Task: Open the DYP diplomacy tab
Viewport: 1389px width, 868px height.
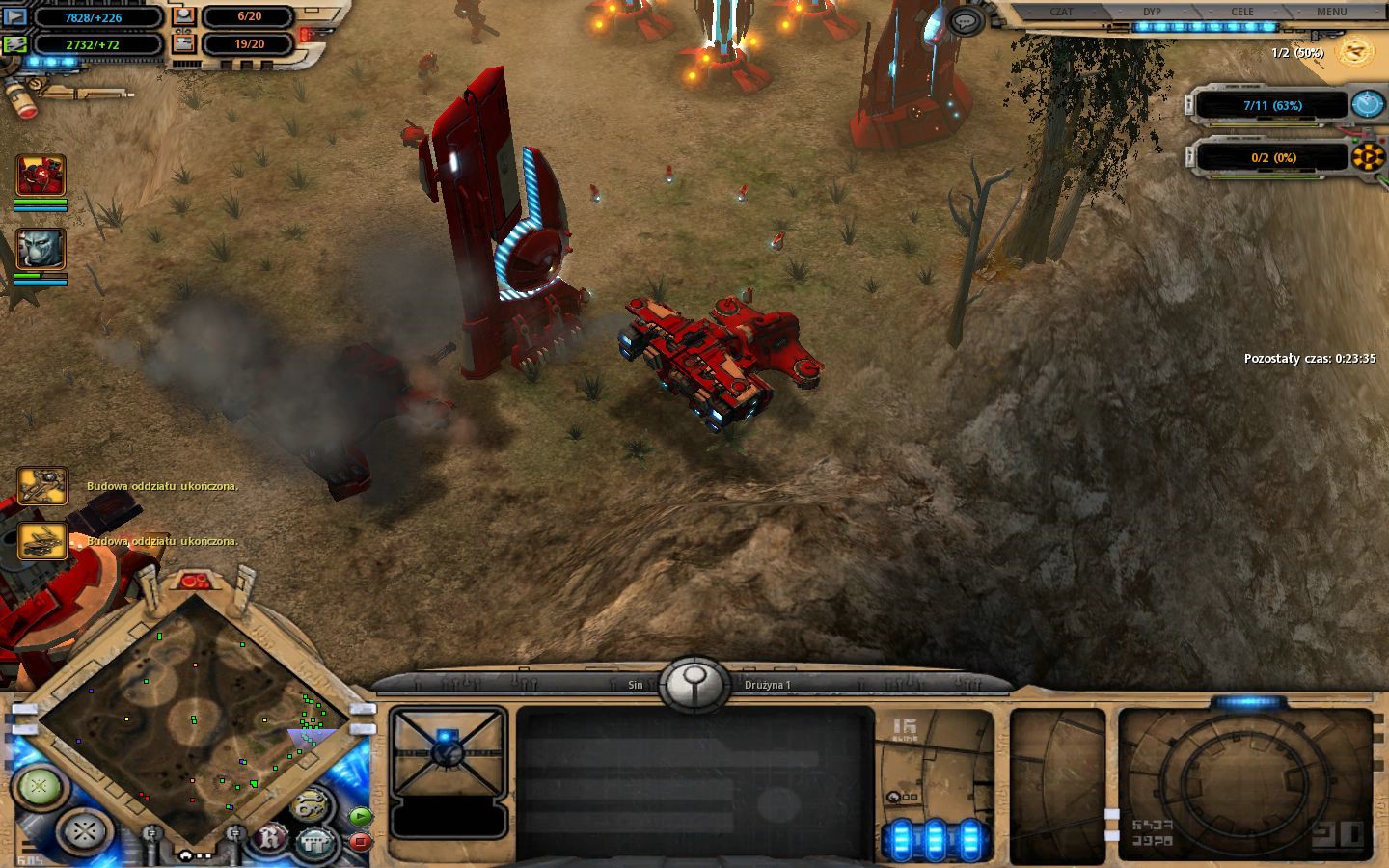Action: (x=1152, y=12)
